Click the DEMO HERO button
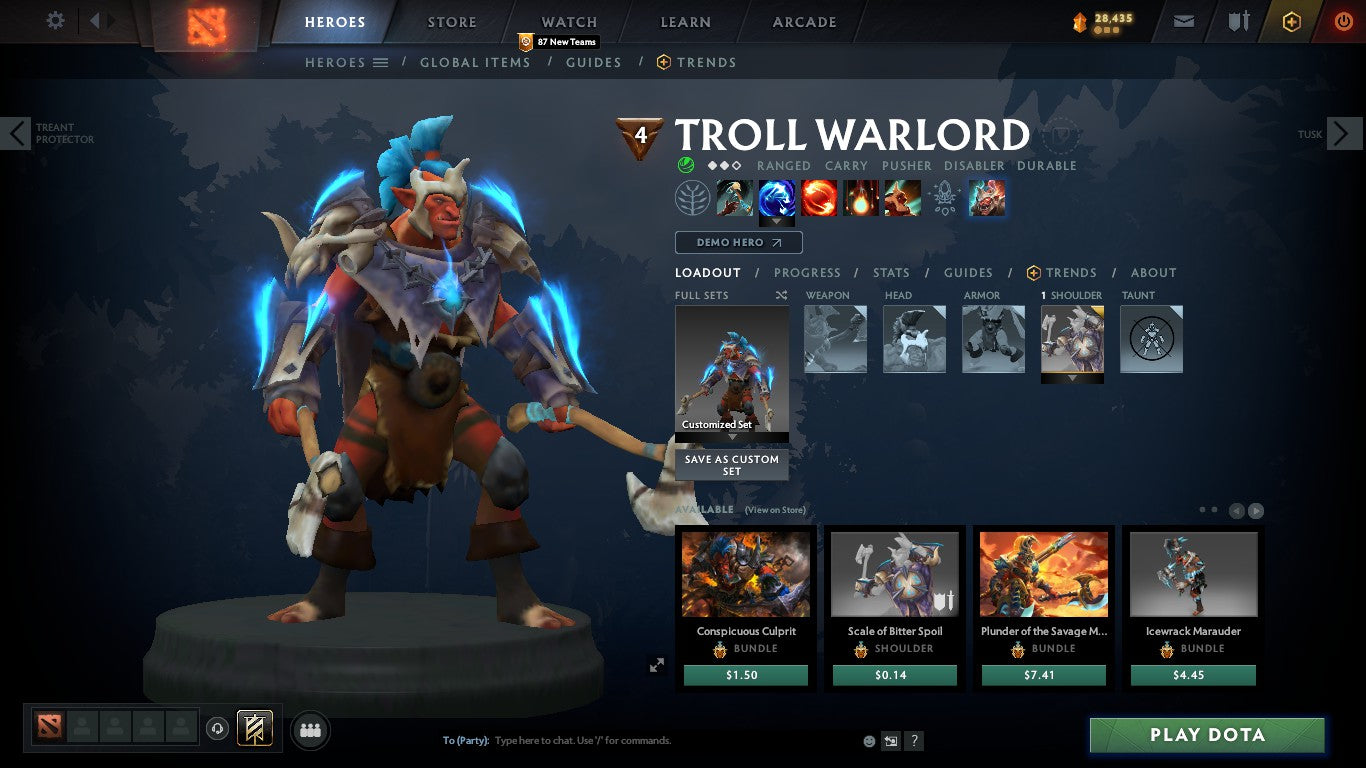Image resolution: width=1366 pixels, height=768 pixels. coord(738,242)
